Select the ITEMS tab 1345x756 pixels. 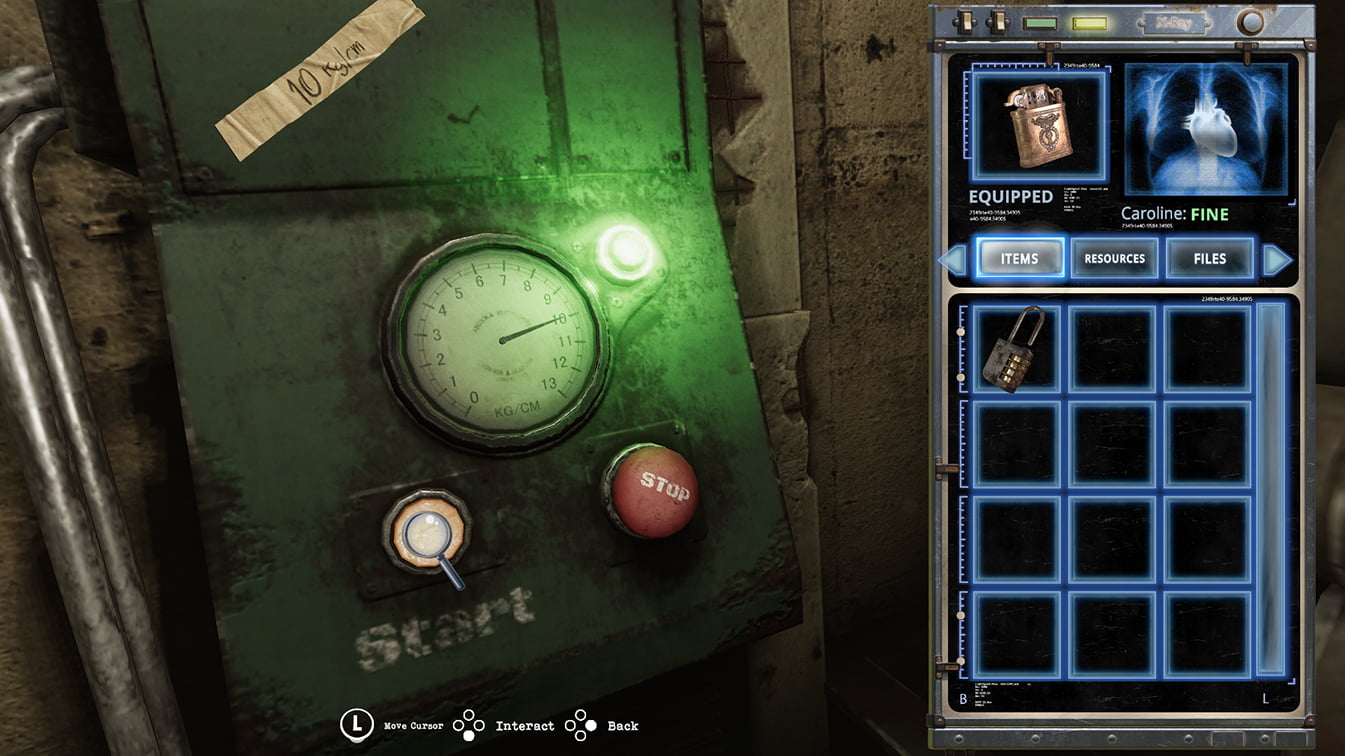coord(1020,258)
